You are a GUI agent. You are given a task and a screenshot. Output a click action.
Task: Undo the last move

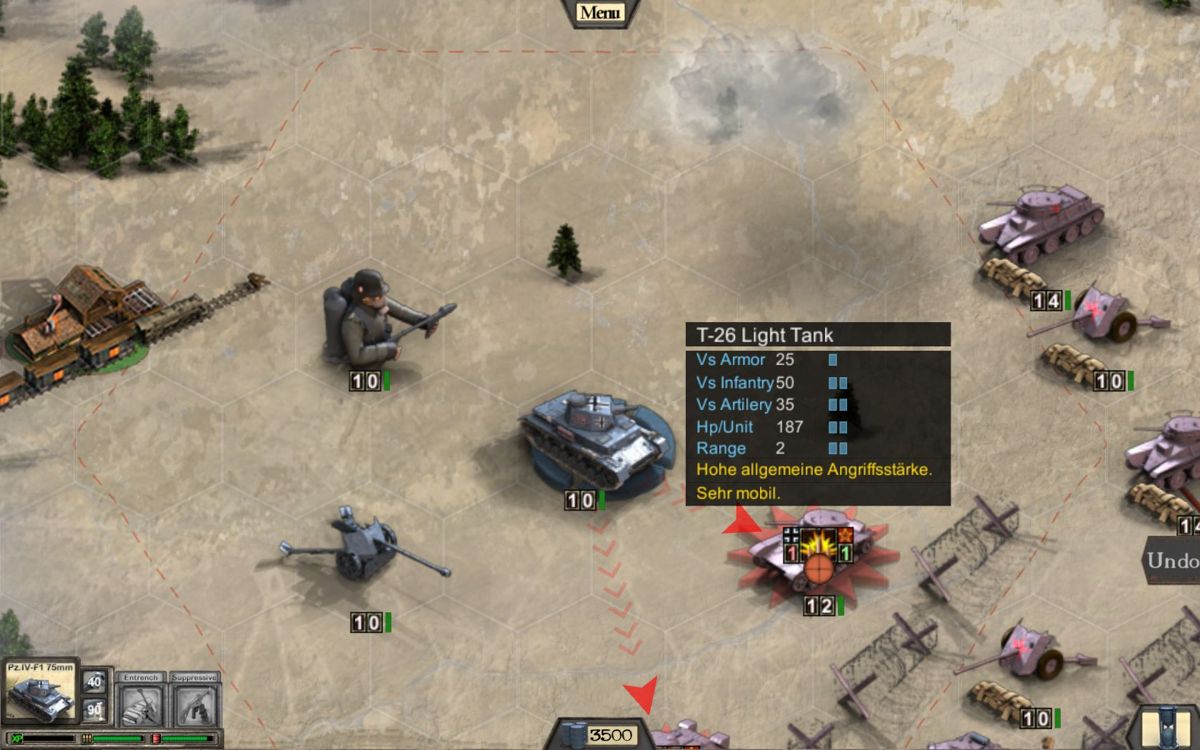pyautogui.click(x=1174, y=560)
